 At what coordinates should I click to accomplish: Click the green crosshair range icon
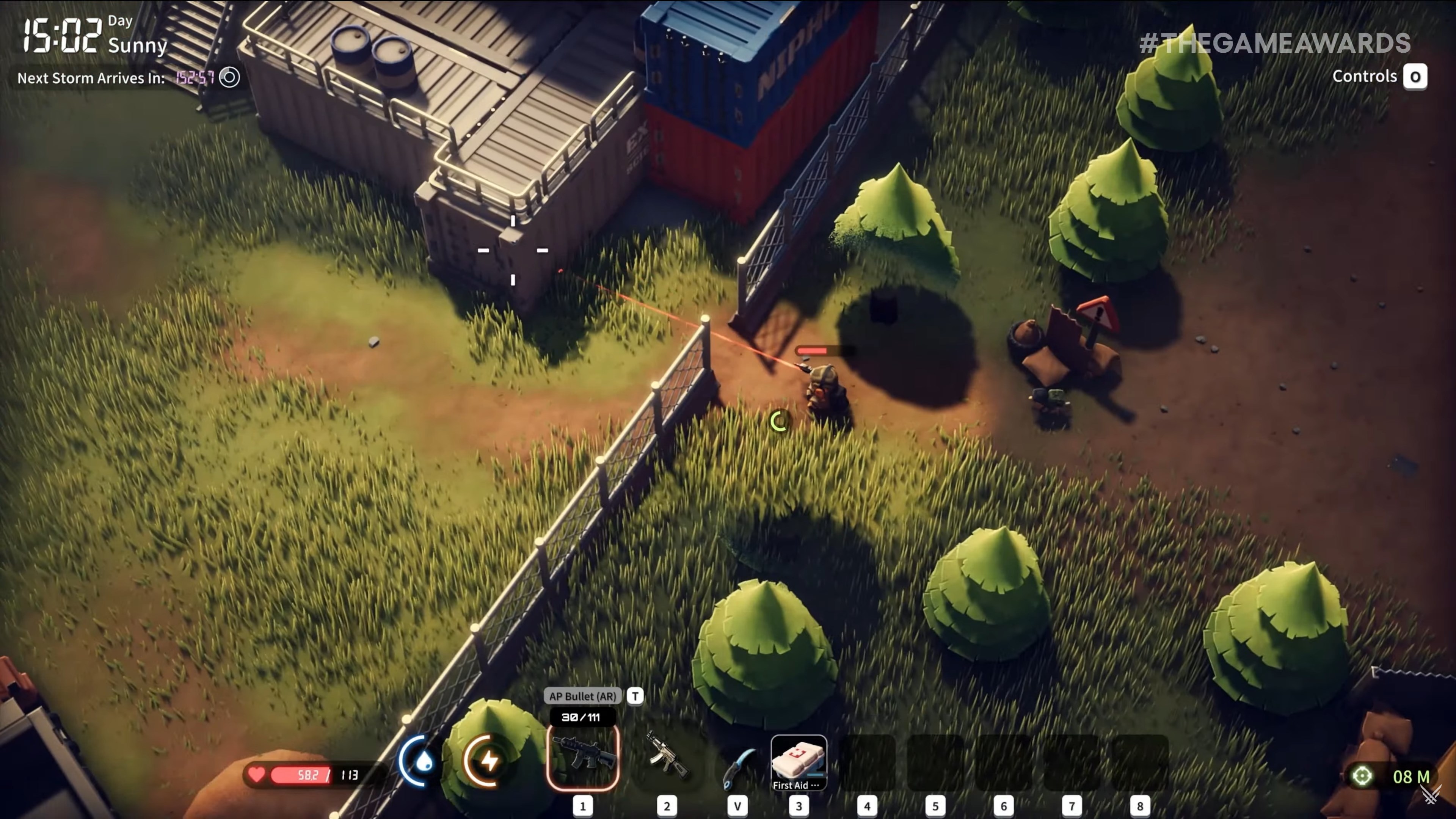click(1362, 776)
